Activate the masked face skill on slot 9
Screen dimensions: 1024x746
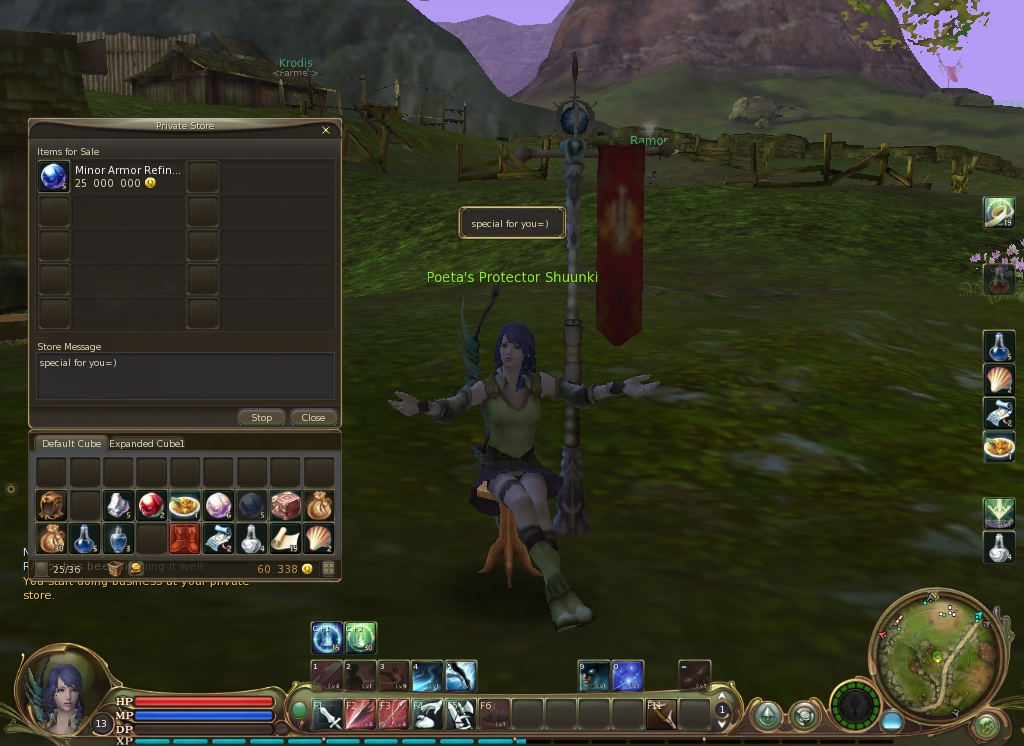(594, 676)
